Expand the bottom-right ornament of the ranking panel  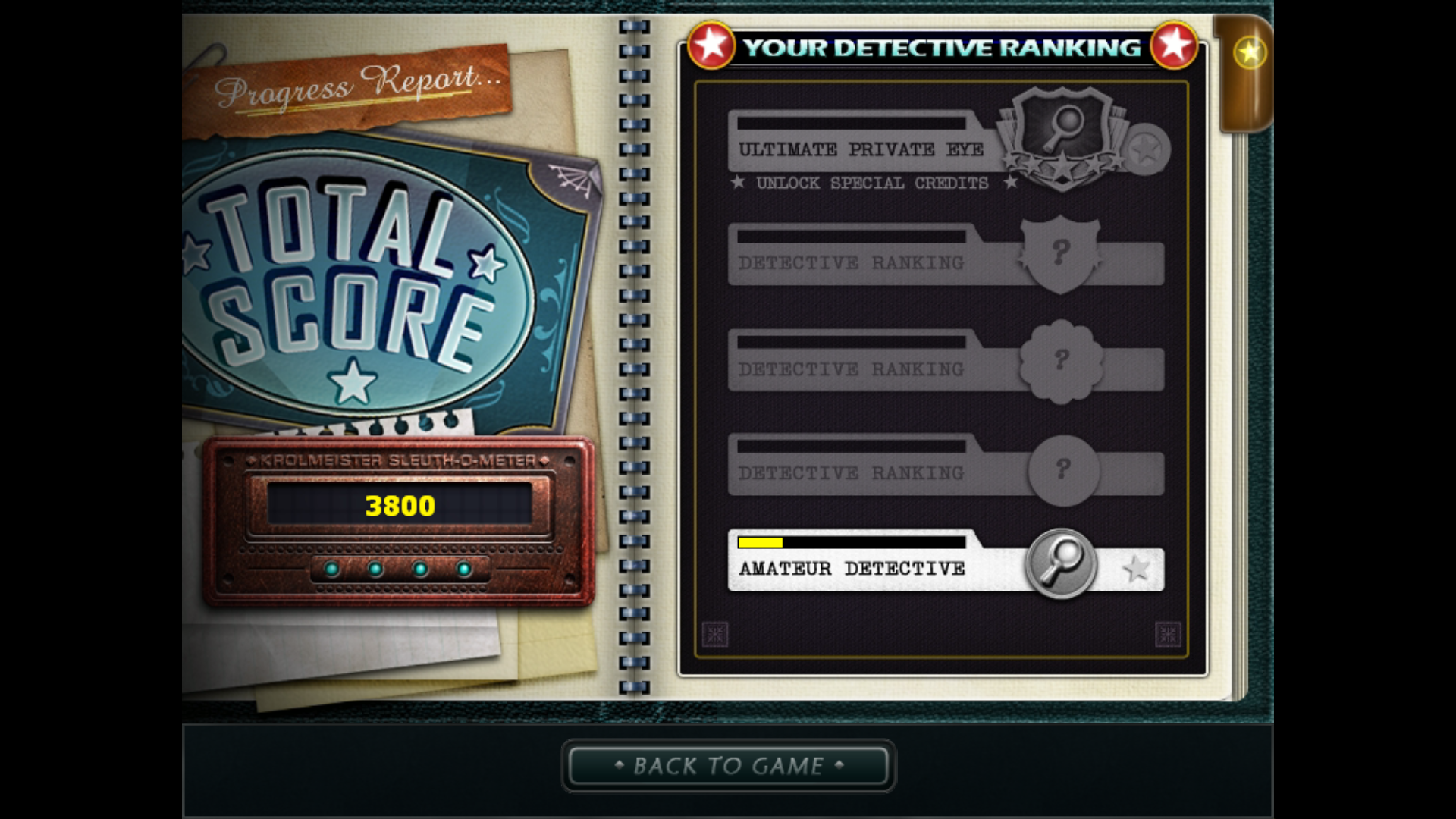point(1168,635)
